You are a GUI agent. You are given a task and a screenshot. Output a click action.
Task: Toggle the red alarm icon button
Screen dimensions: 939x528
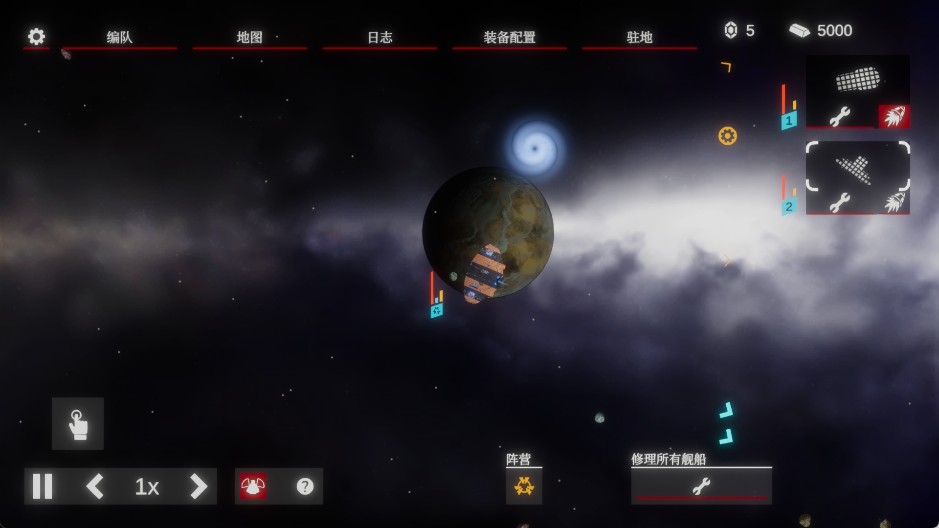(x=253, y=486)
